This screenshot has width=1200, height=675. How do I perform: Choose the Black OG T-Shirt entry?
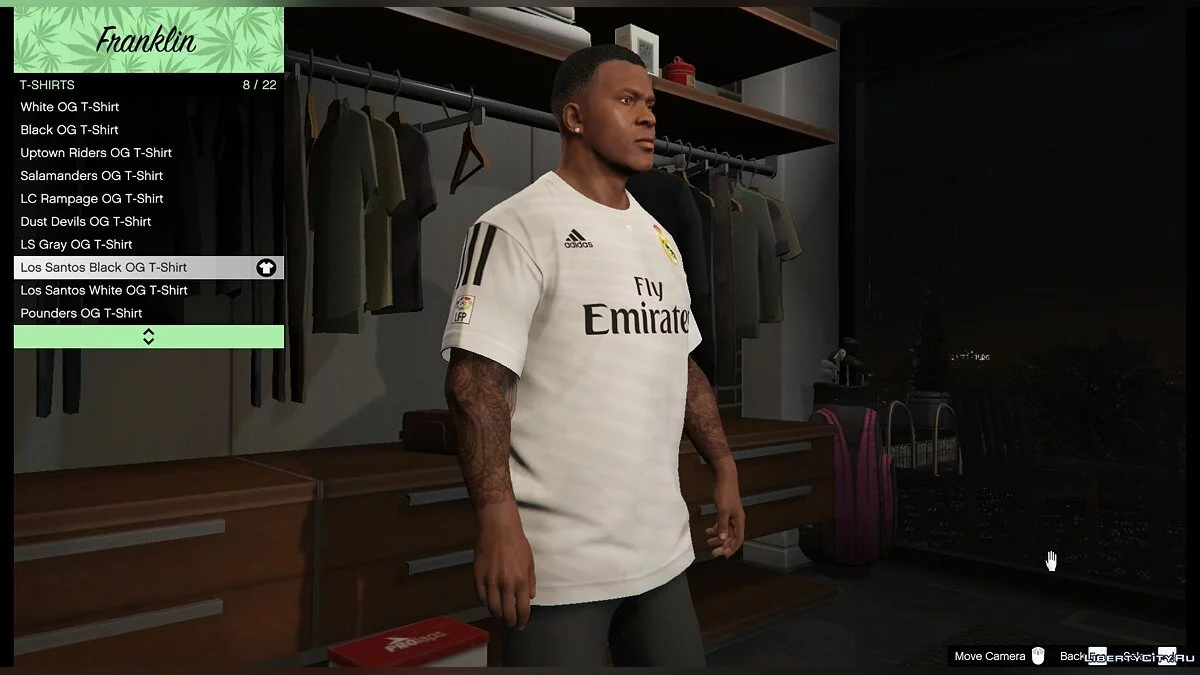[x=70, y=130]
